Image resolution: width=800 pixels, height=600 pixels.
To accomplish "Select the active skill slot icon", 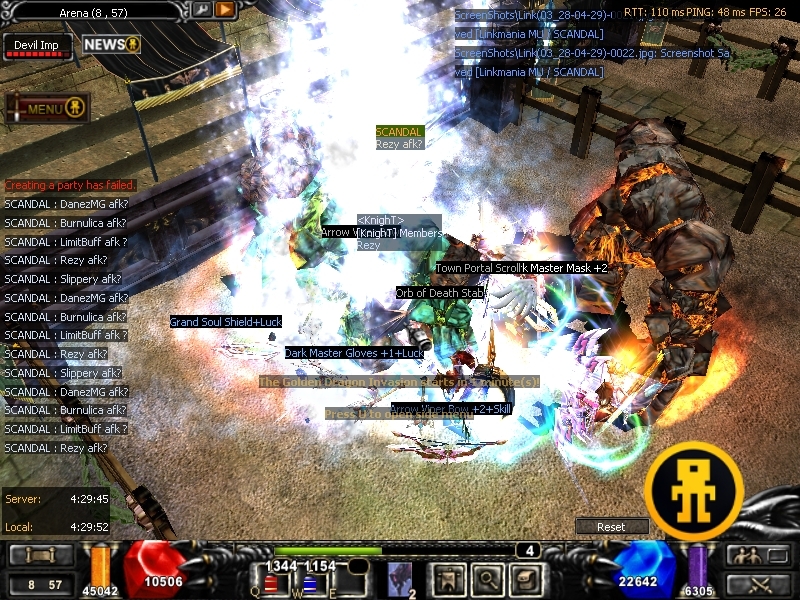I will point(400,579).
